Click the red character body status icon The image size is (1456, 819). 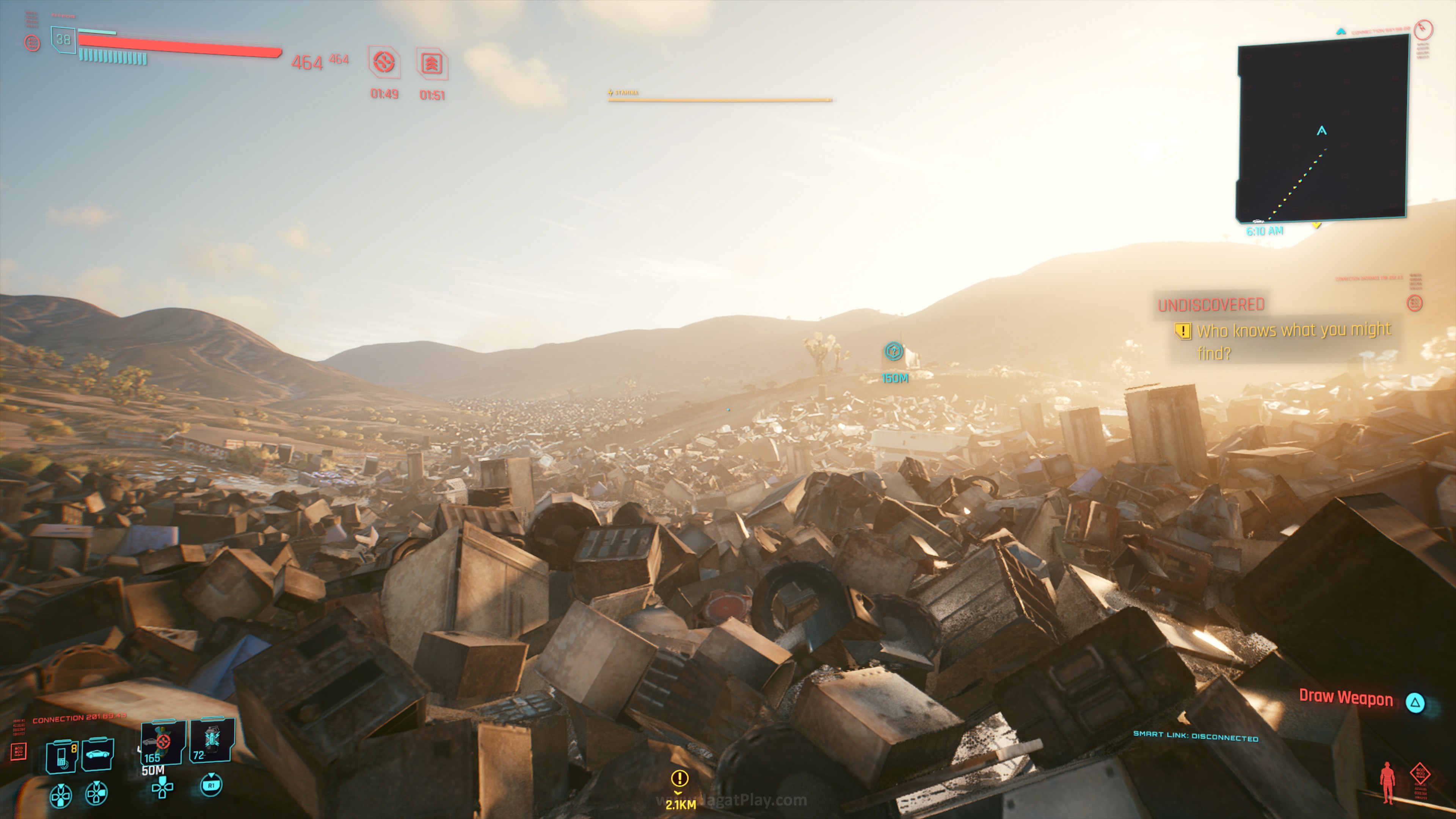(x=1387, y=782)
